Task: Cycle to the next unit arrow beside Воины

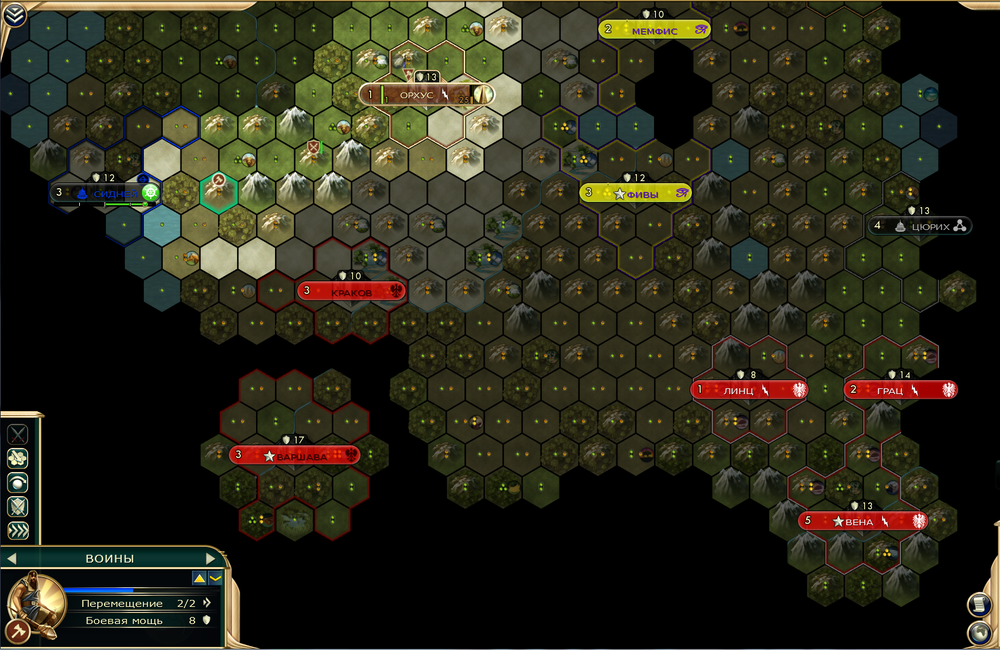Action: pyautogui.click(x=210, y=558)
